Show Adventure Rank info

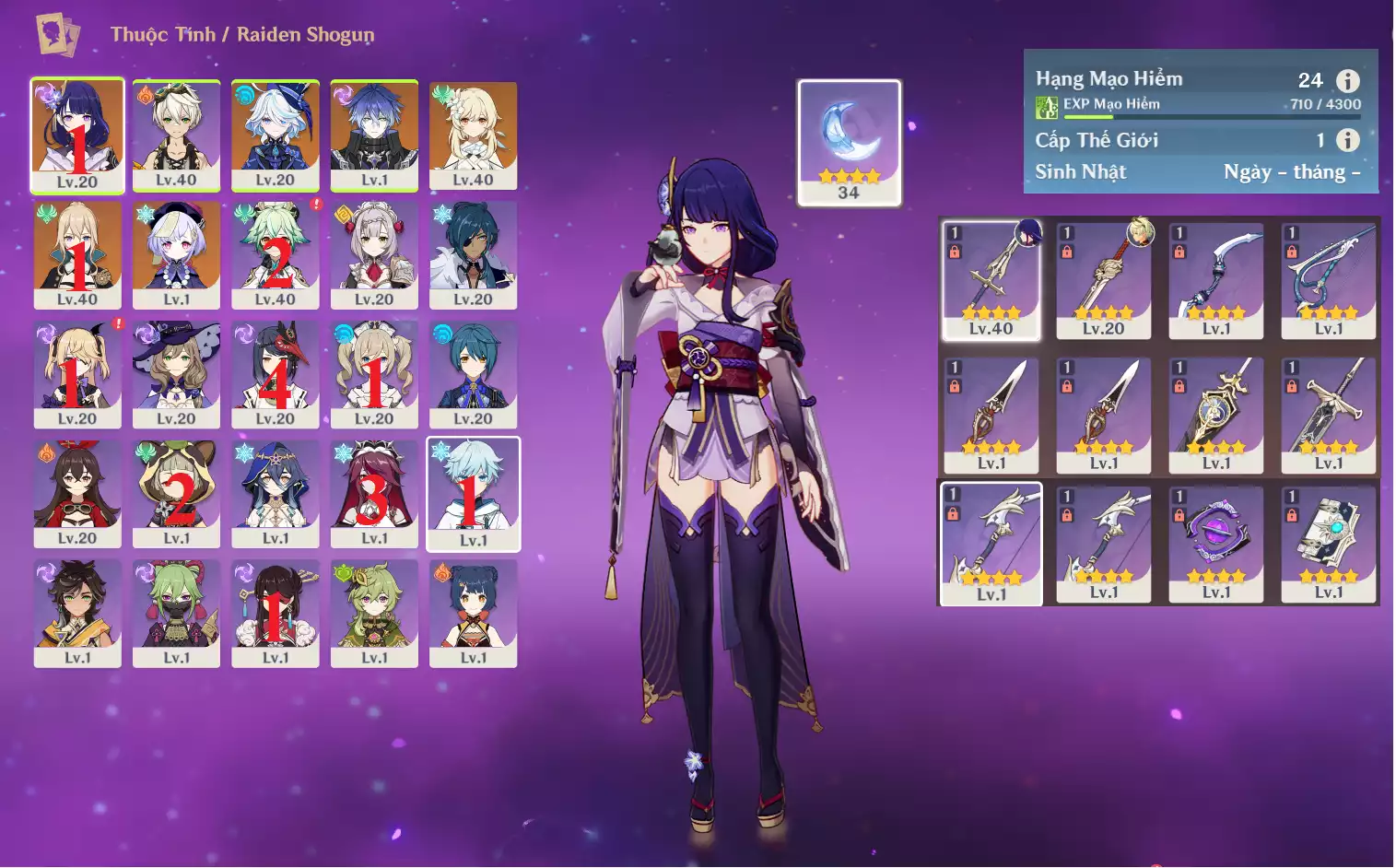[x=1347, y=80]
